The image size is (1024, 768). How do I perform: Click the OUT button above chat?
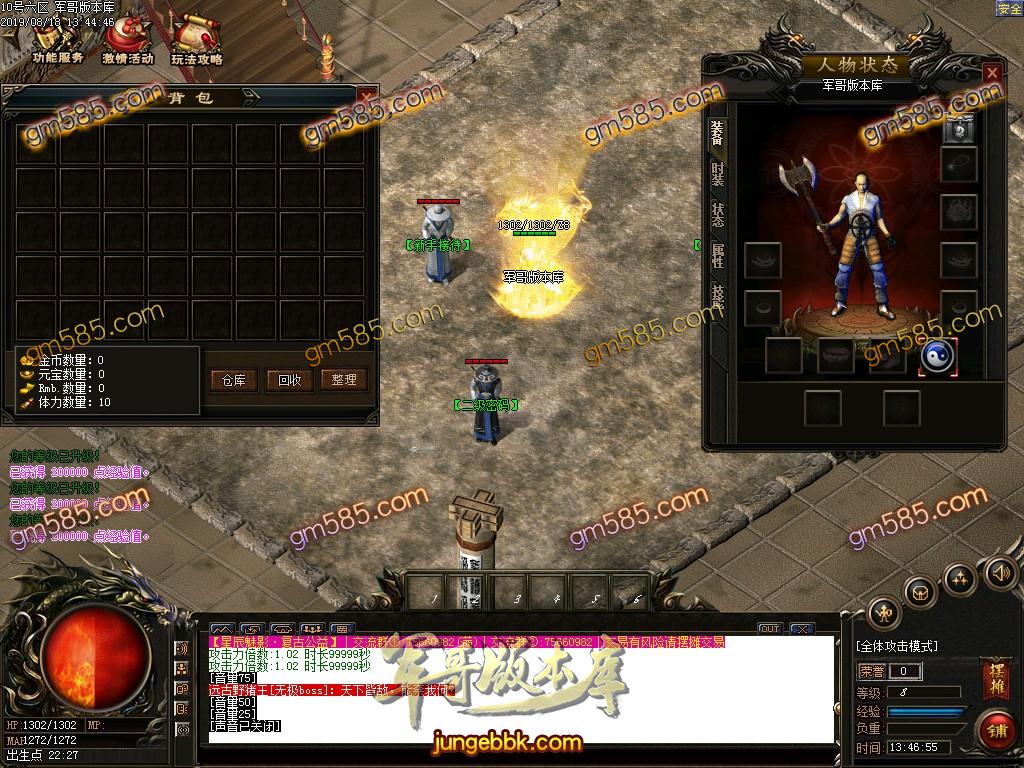tap(769, 629)
